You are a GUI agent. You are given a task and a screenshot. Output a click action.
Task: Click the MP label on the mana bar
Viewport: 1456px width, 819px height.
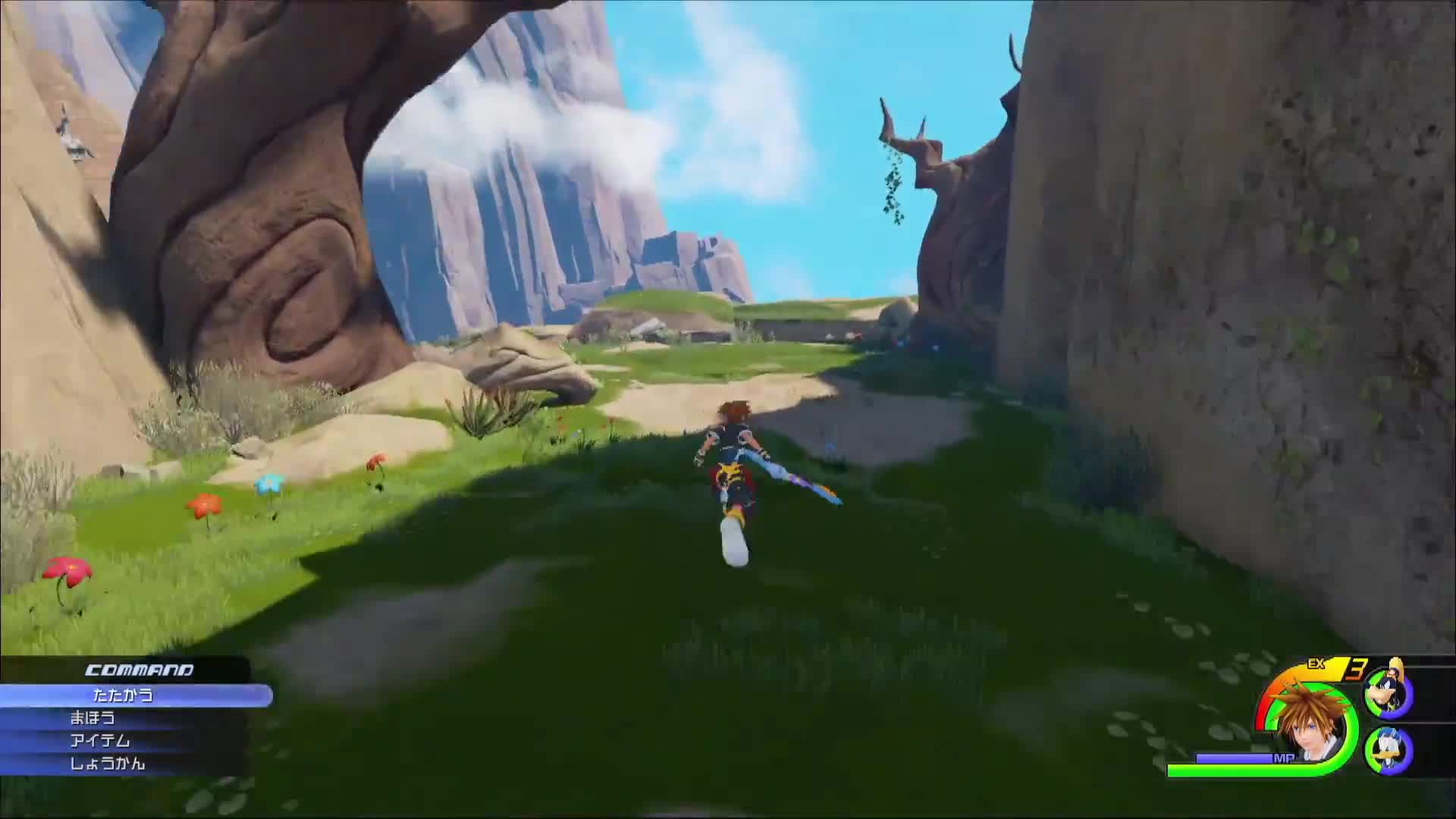tap(1284, 758)
